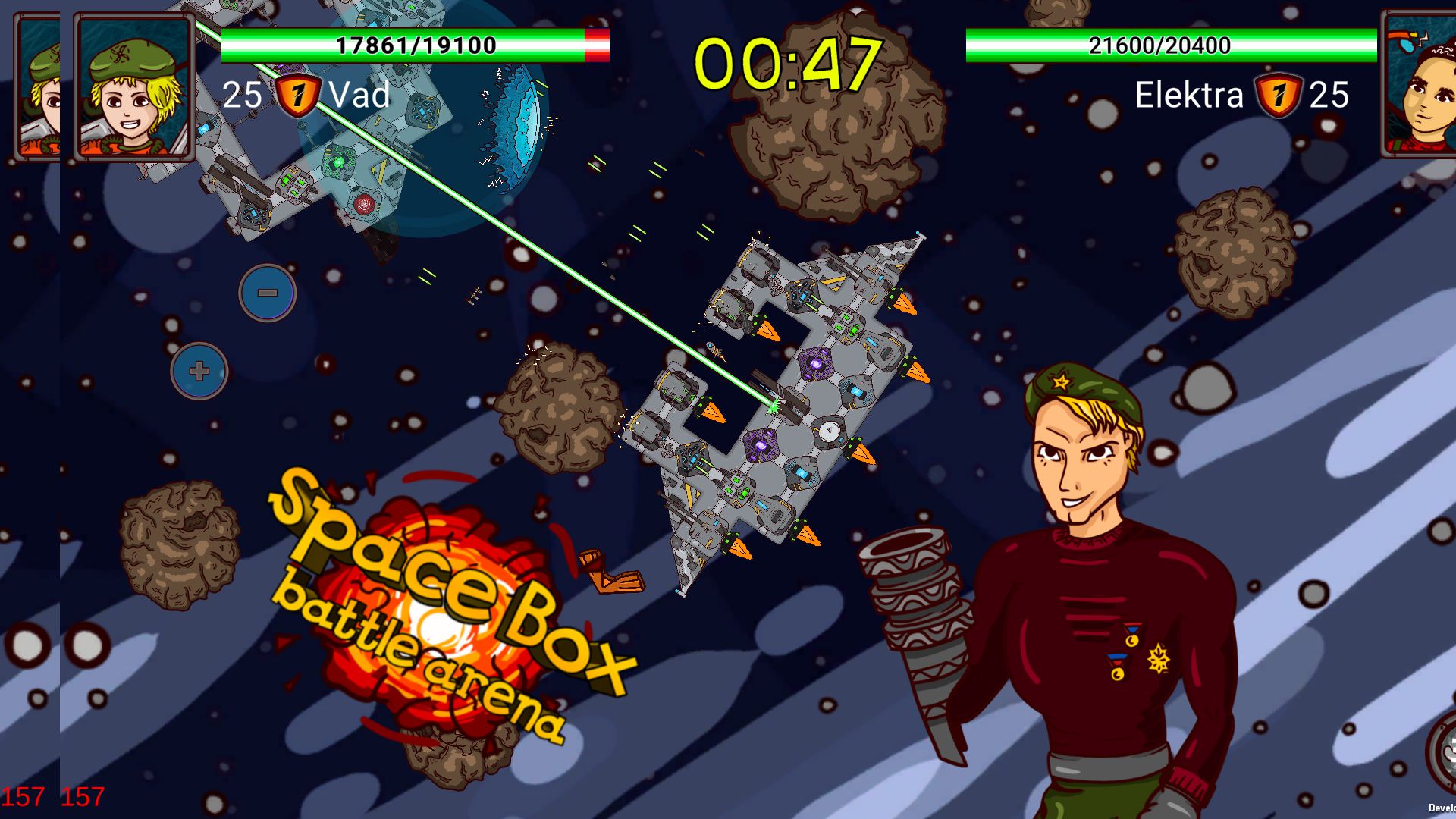Click the shield icon next to Vad

point(295,96)
